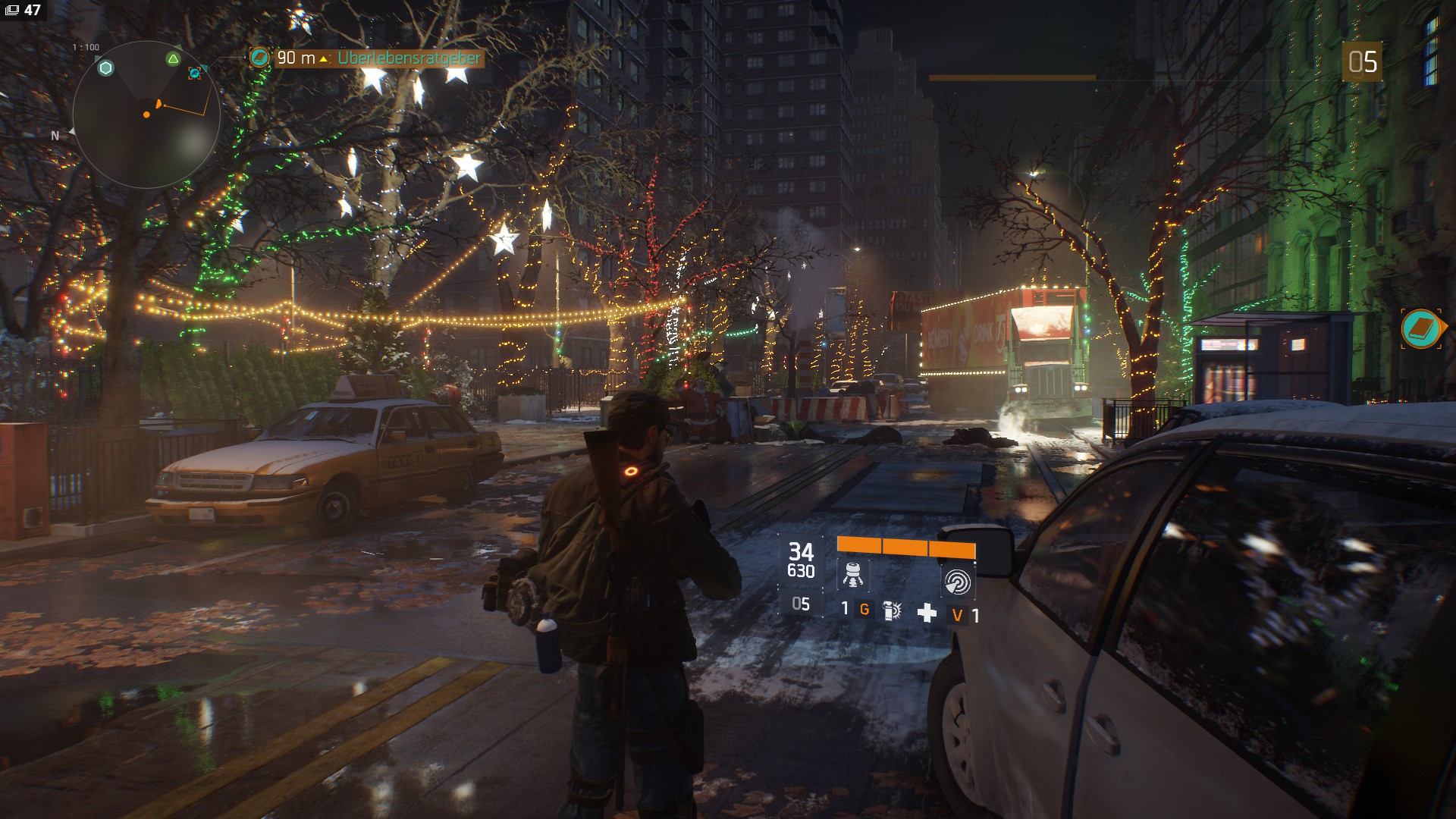Viewport: 1456px width, 819px height.
Task: Open the circular minimap
Action: tap(146, 115)
